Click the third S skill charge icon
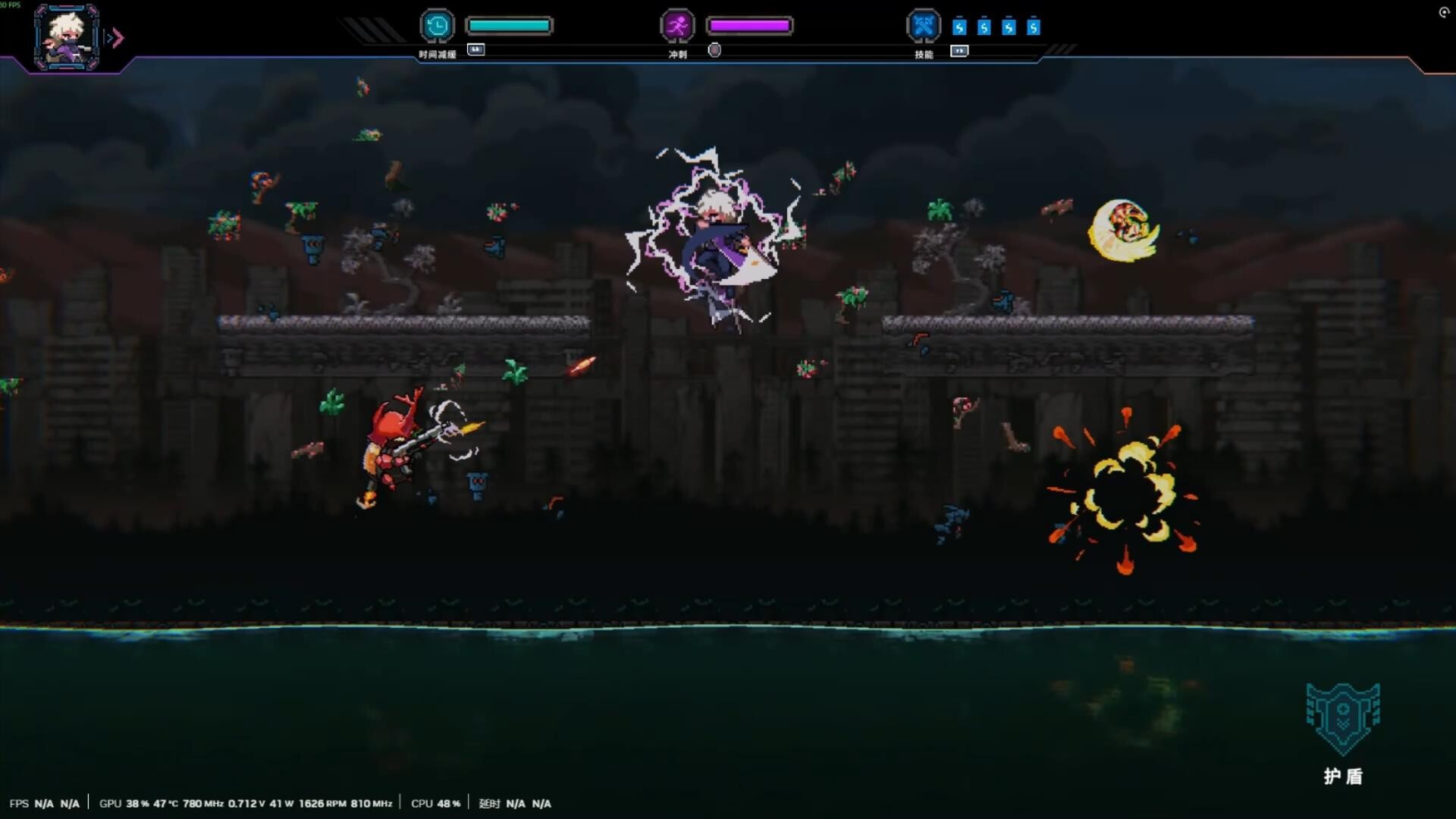Screen dimensions: 1456x819 tap(1009, 27)
